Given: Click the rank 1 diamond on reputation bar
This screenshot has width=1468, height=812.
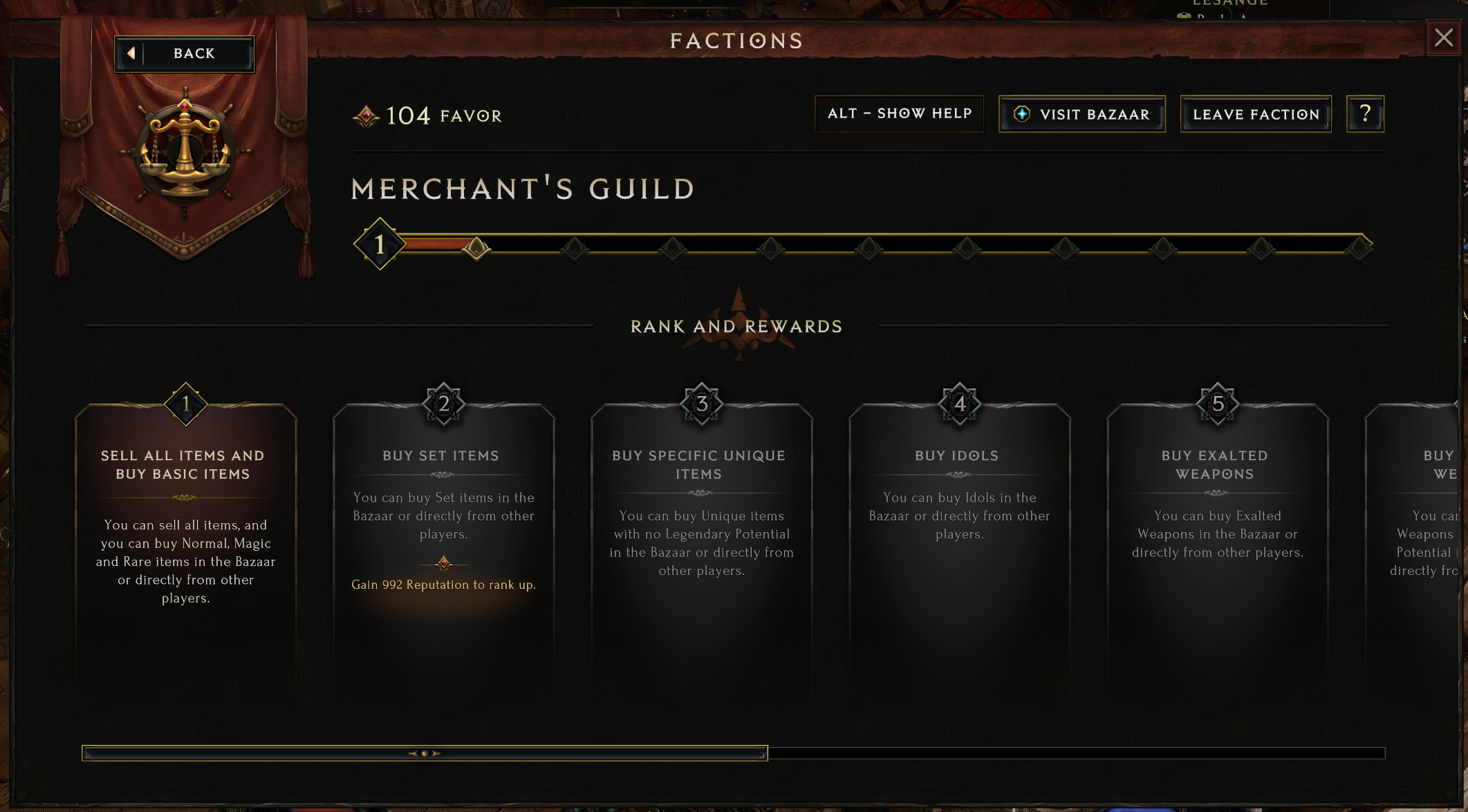Looking at the screenshot, I should tap(380, 244).
